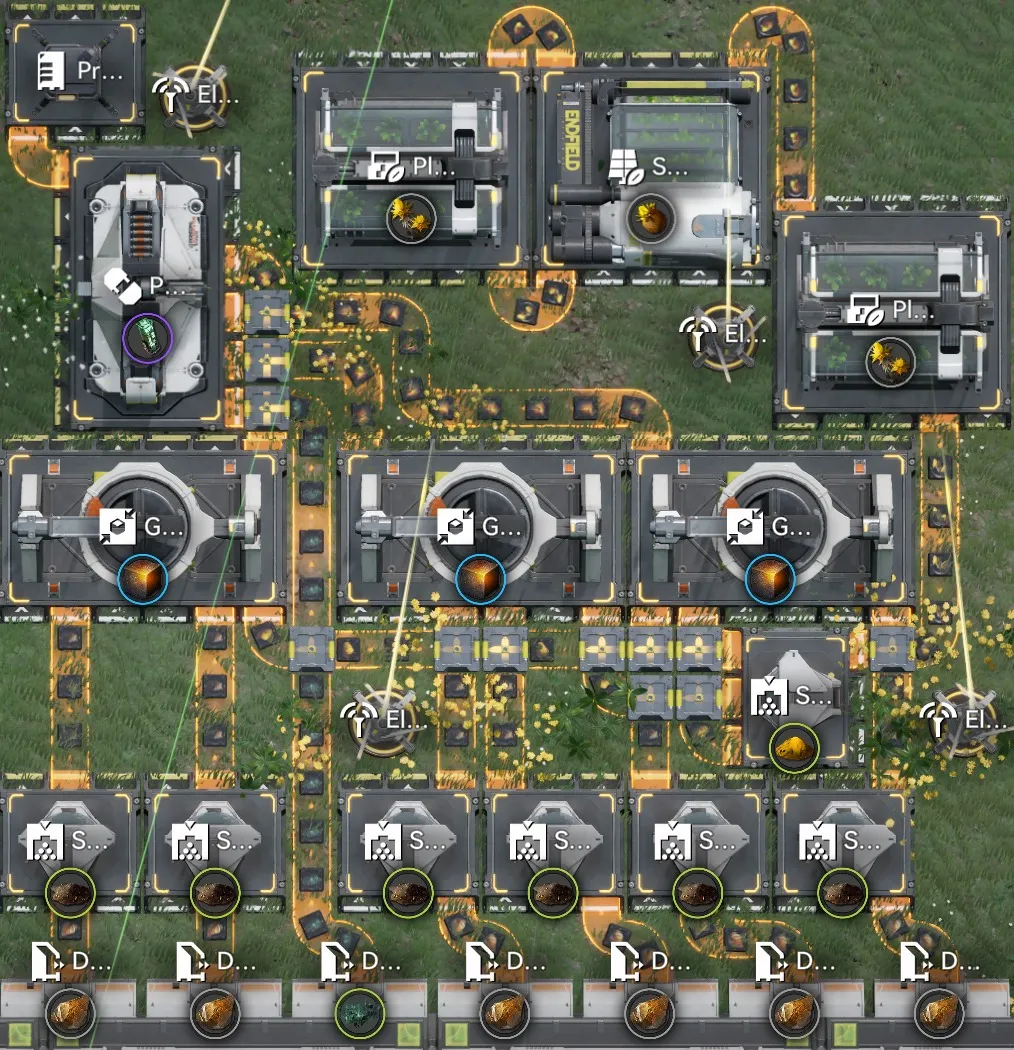Select the "S..." label with leaf-grid icon
This screenshot has width=1014, height=1050.
click(x=652, y=168)
